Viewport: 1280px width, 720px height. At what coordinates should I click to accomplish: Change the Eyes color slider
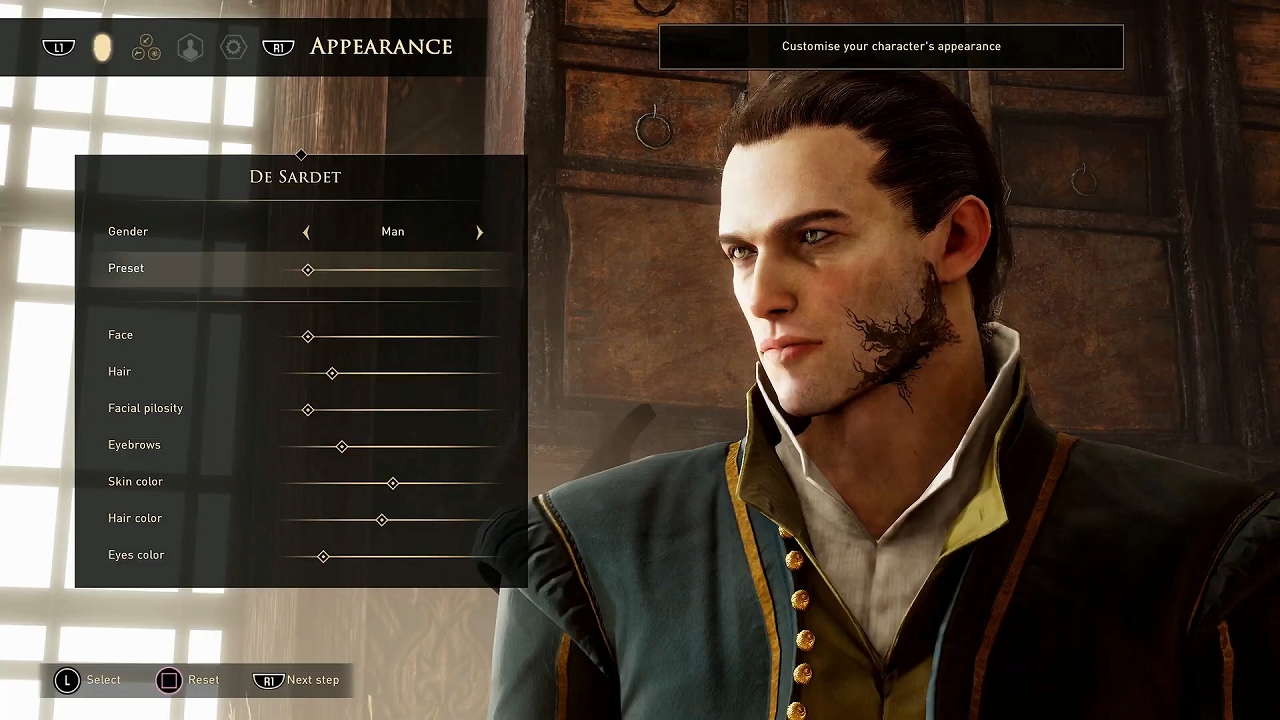[323, 557]
